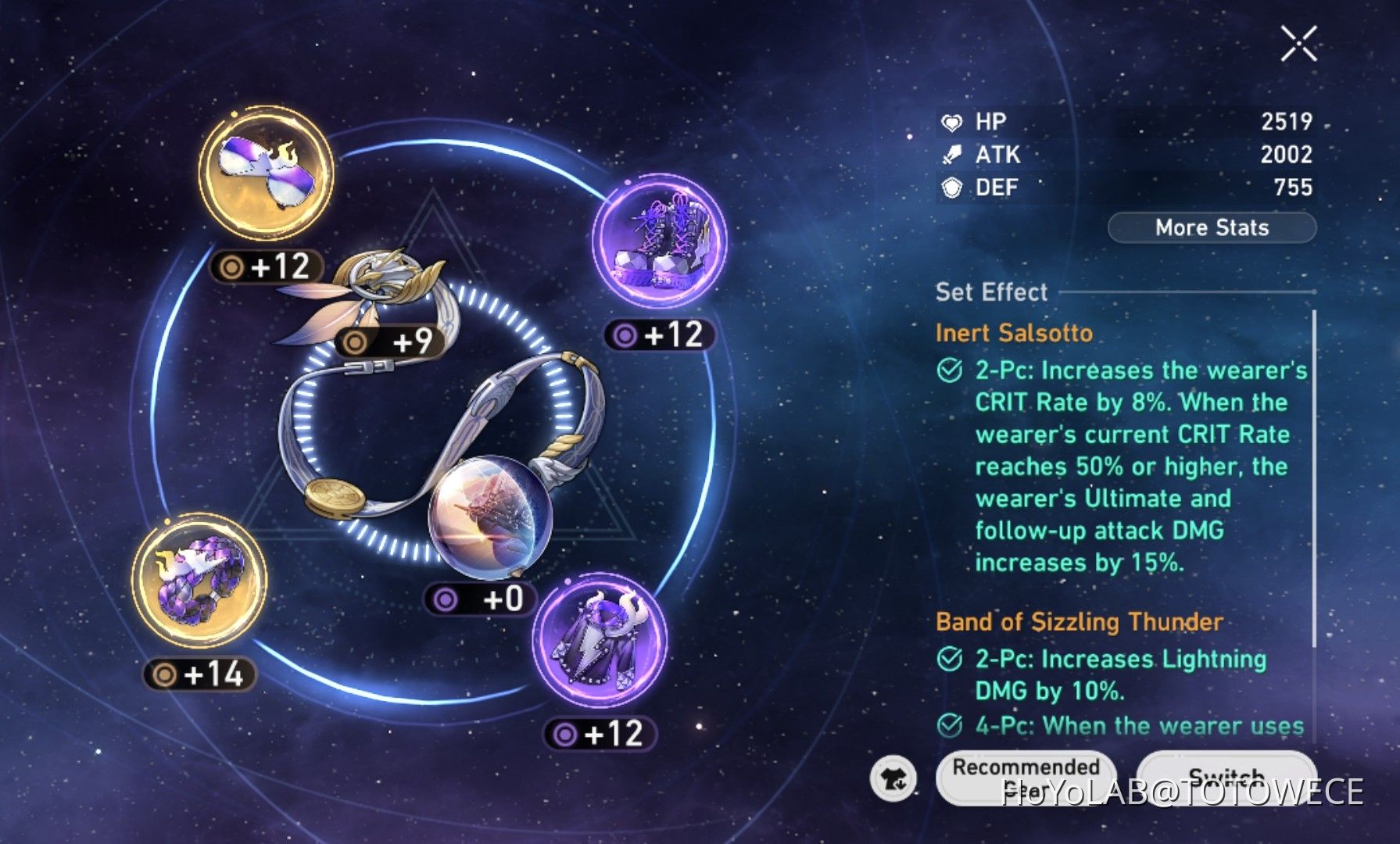Close the relic details screen
This screenshot has width=1400, height=844.
(1300, 45)
